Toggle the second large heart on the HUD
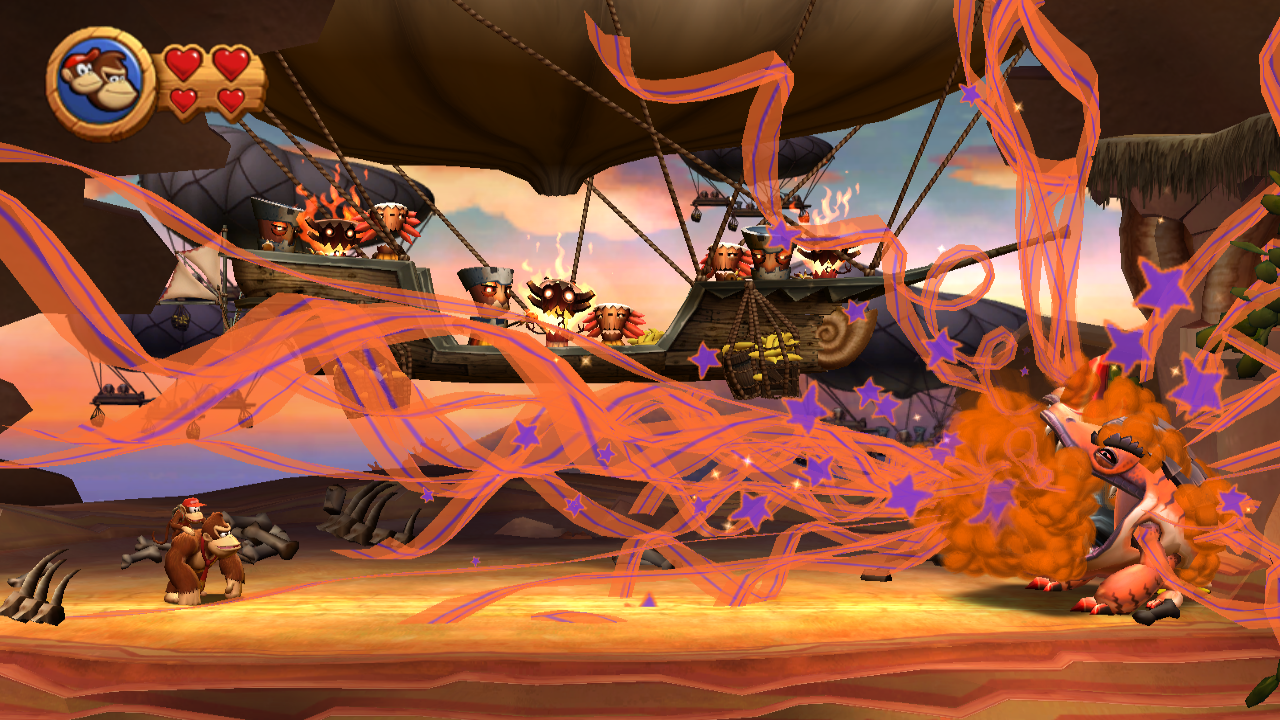The image size is (1280, 720). click(231, 64)
